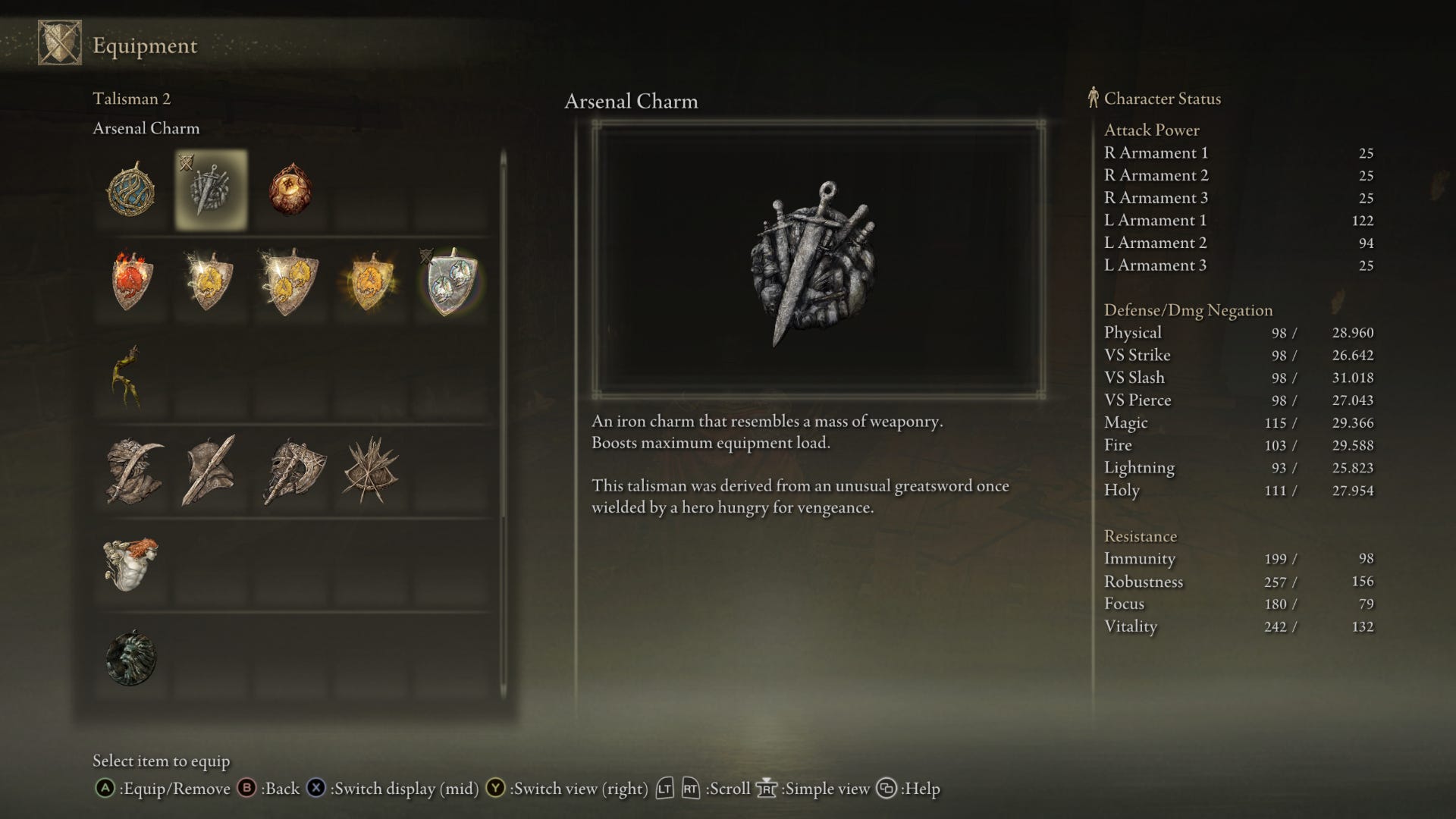Select the Curved Sword Talisman
1456x819 pixels.
pos(133,472)
